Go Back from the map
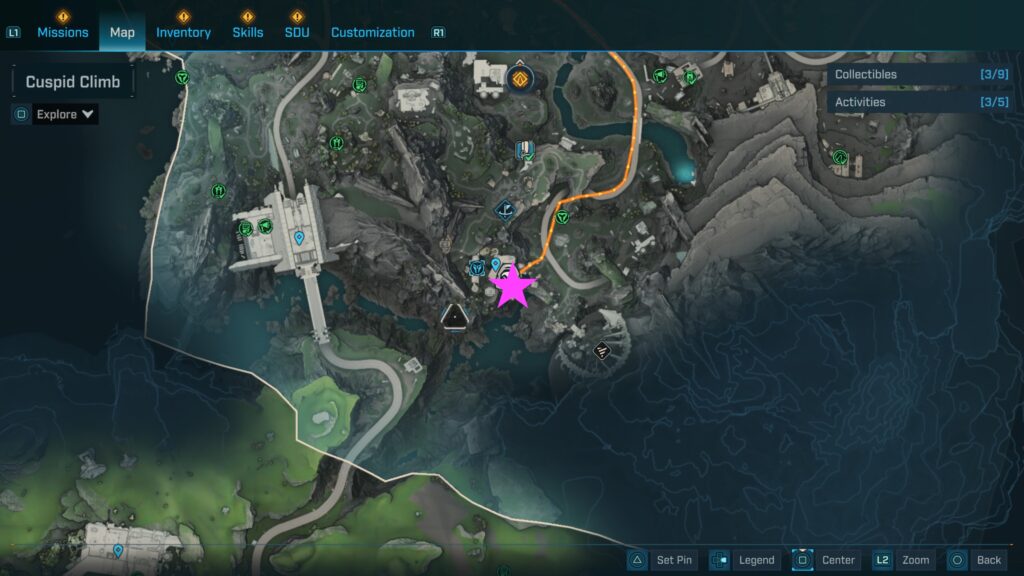Viewport: 1024px width, 576px height. pos(976,560)
